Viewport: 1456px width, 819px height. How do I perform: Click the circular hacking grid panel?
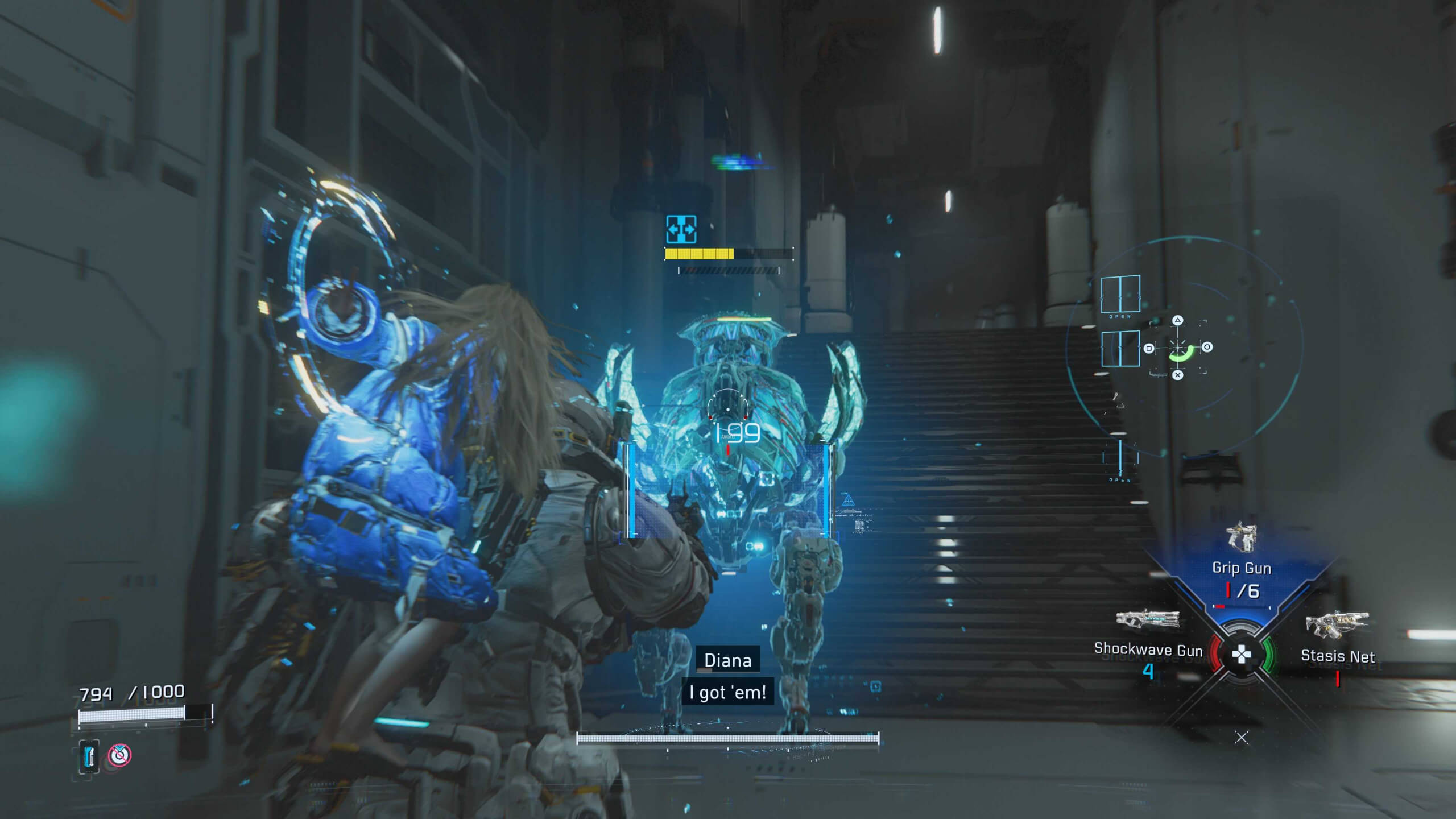click(1178, 347)
